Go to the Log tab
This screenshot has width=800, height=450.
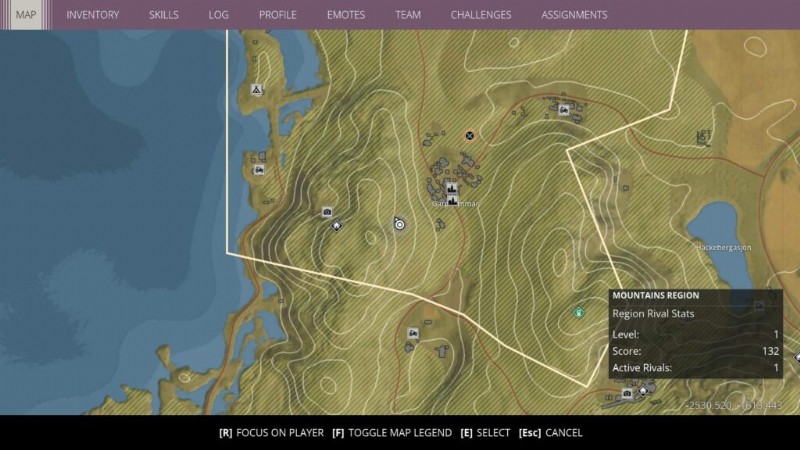coord(219,15)
